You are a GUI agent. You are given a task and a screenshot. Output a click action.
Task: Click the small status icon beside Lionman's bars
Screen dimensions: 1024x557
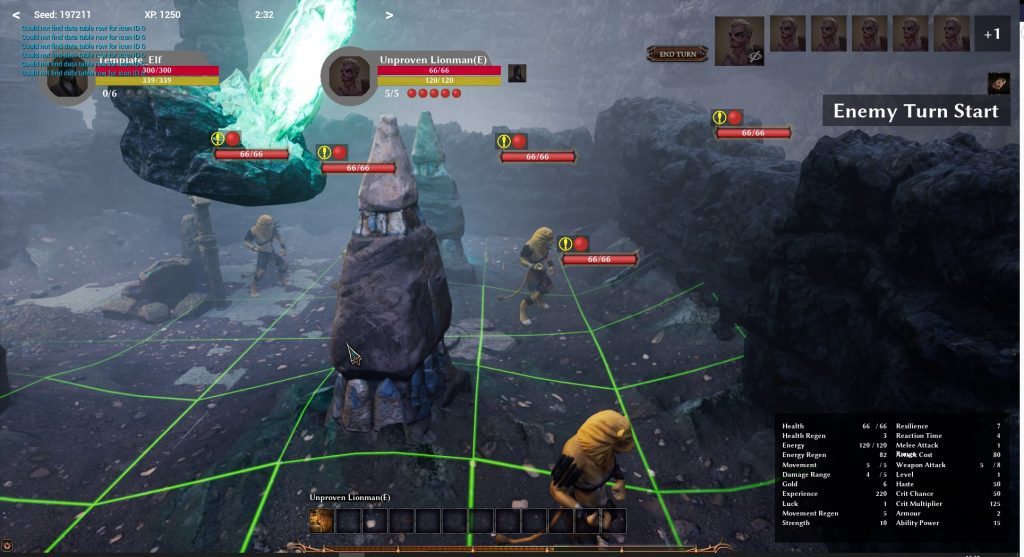coord(517,72)
